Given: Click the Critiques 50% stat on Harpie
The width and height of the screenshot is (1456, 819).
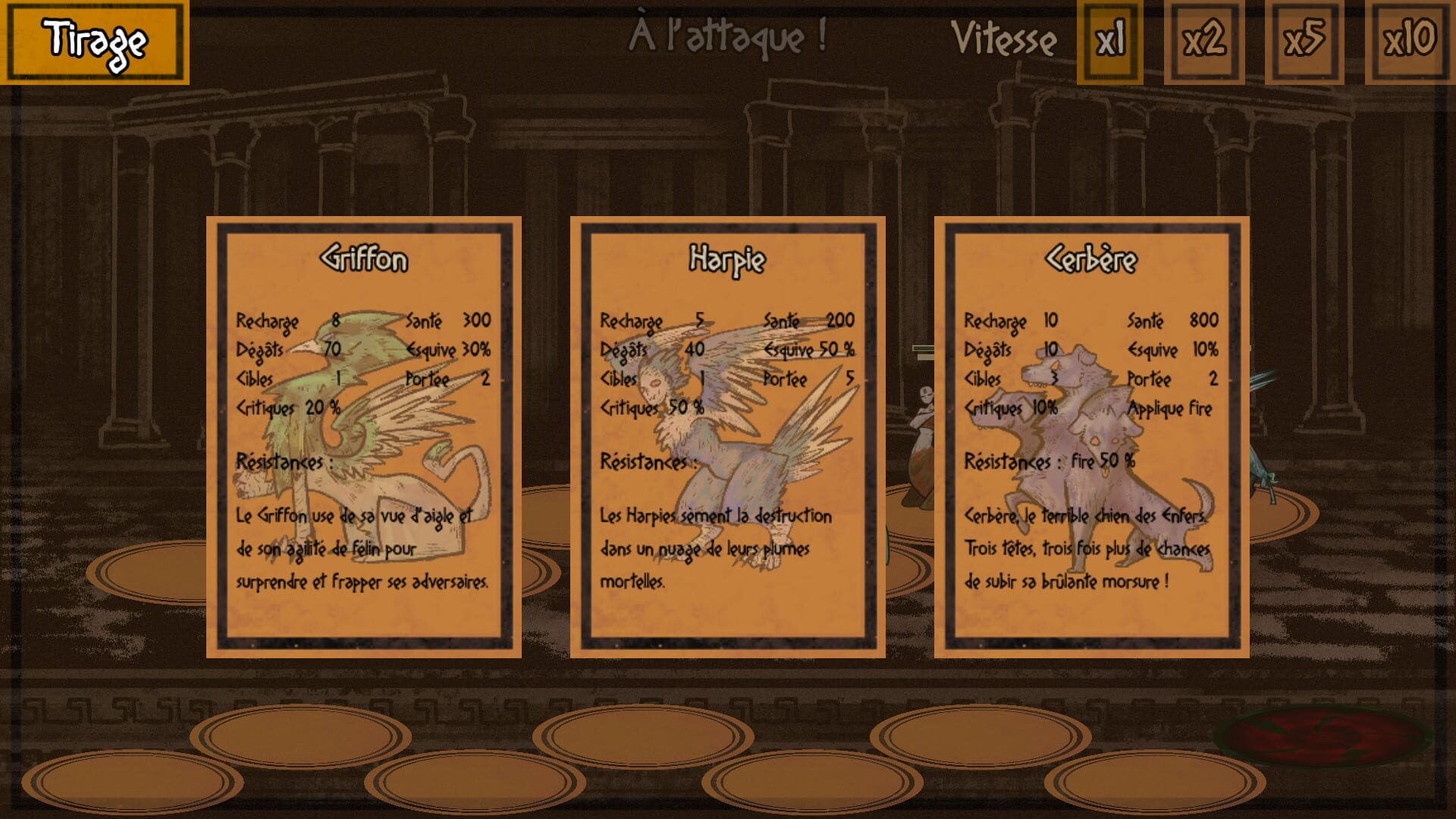Looking at the screenshot, I should (653, 408).
